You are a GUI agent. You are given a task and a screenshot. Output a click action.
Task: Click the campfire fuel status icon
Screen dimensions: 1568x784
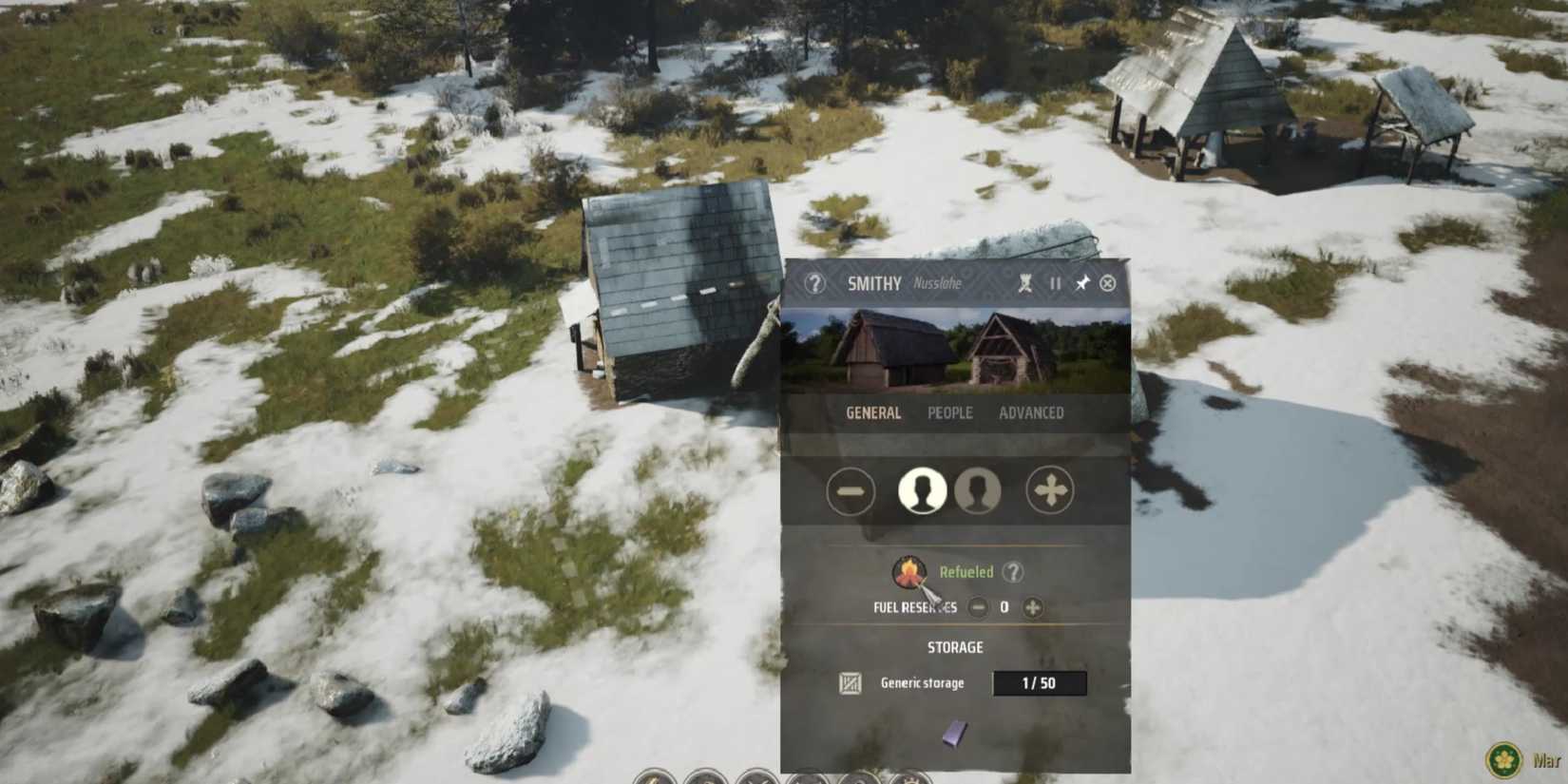910,569
